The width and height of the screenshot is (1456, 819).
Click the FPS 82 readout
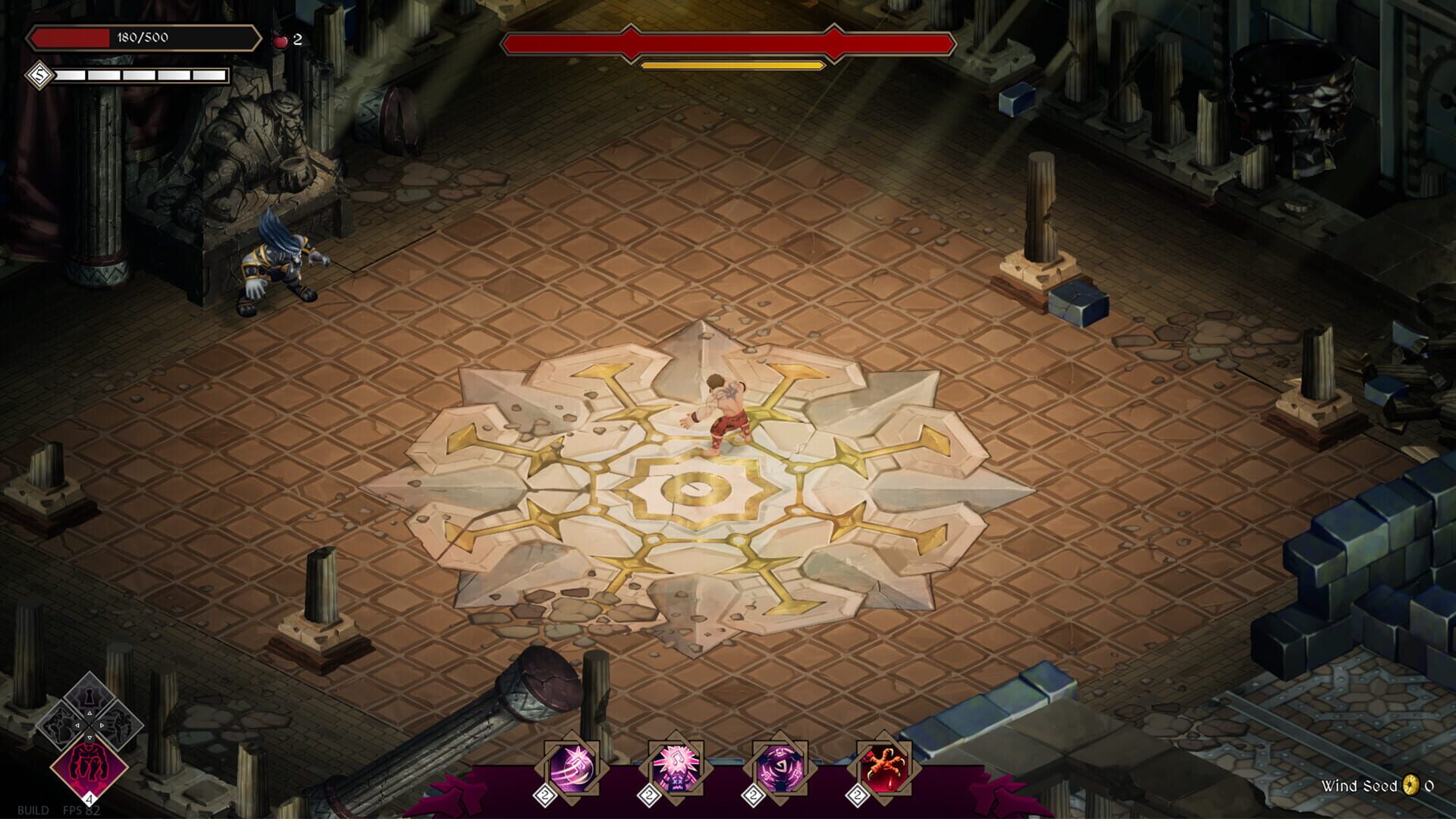(81, 811)
